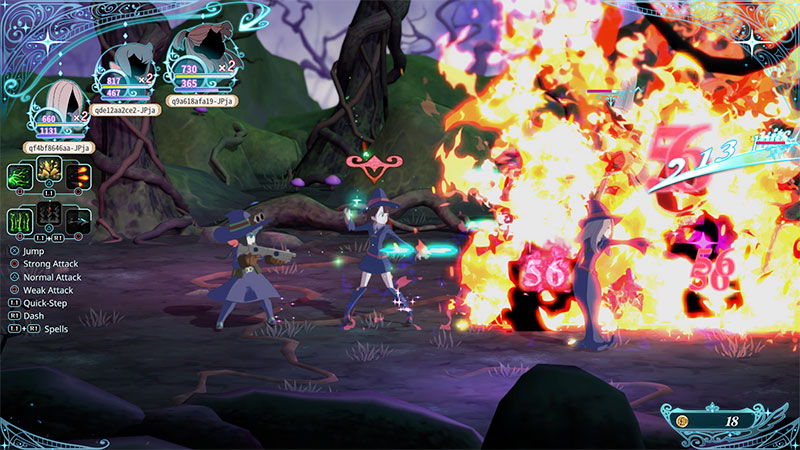Click the gold coin currency panel

(716, 421)
